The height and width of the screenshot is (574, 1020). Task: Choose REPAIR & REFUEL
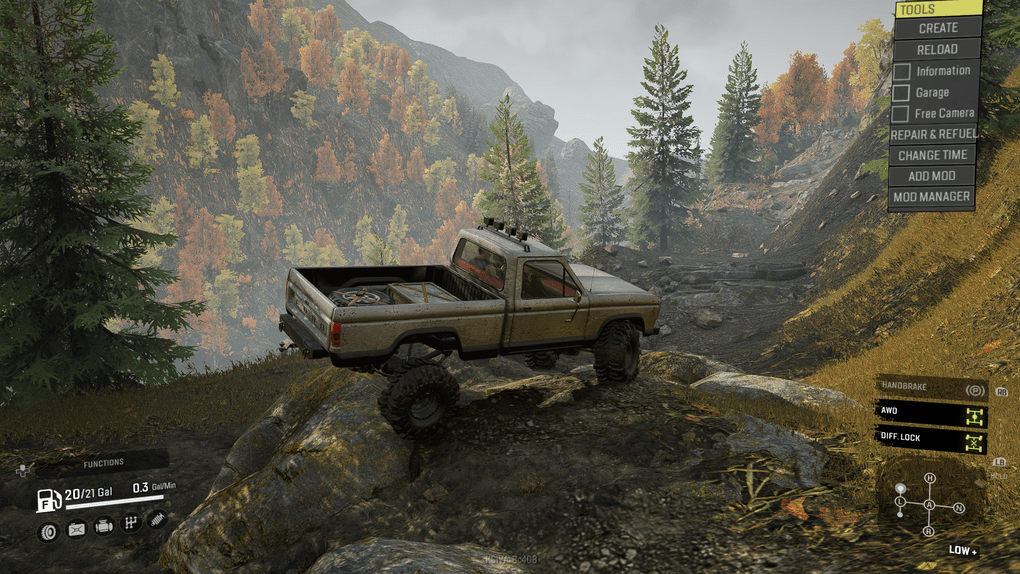tap(933, 134)
